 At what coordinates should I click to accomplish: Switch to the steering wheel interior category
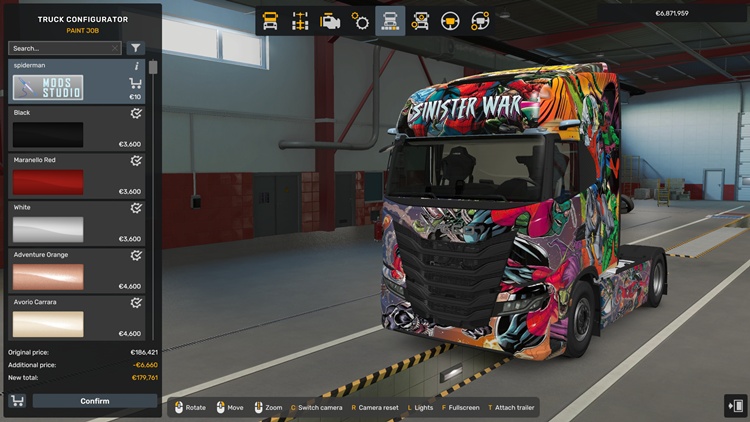[451, 20]
